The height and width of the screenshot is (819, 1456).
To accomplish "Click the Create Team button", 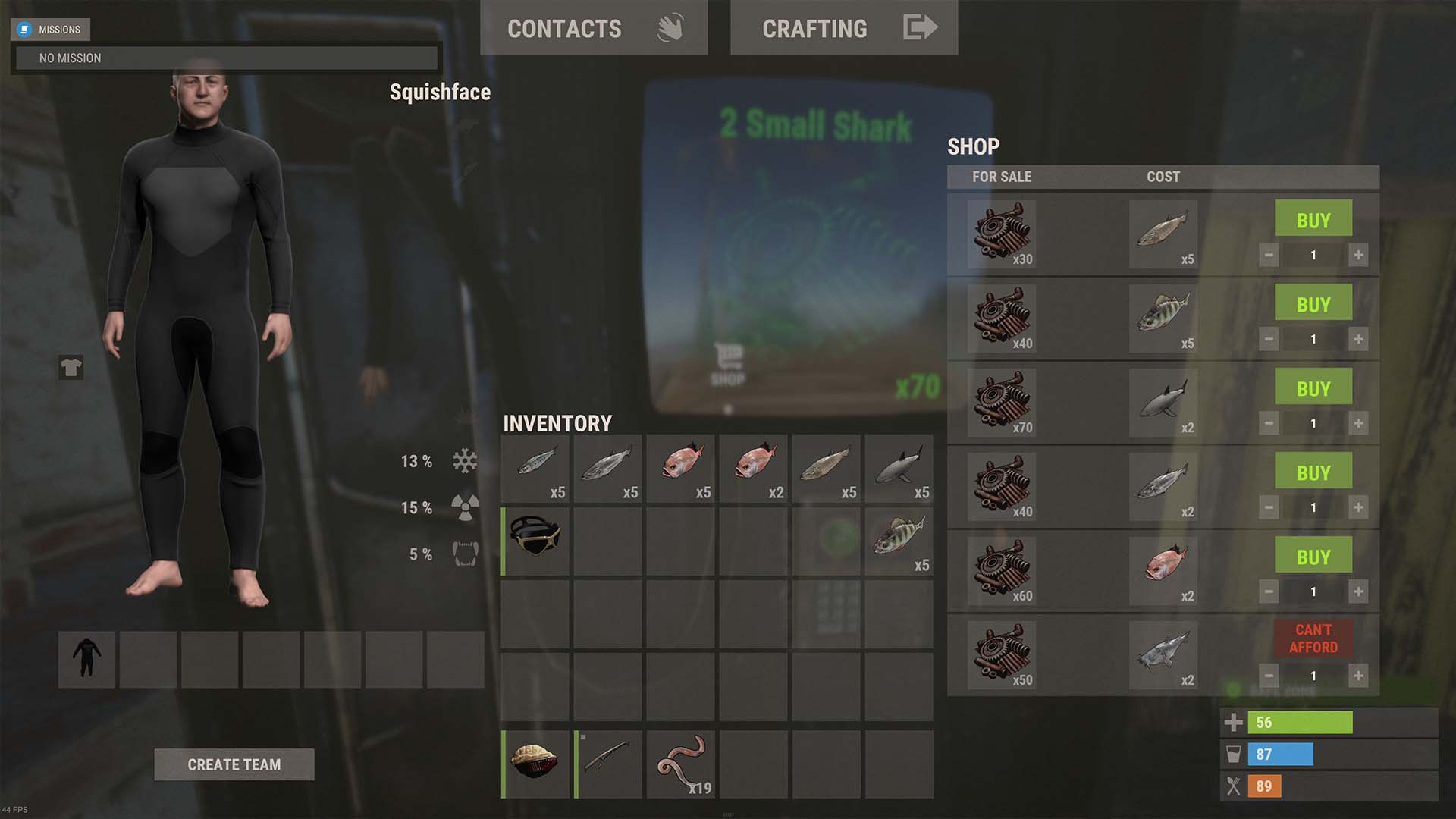I will 234,764.
